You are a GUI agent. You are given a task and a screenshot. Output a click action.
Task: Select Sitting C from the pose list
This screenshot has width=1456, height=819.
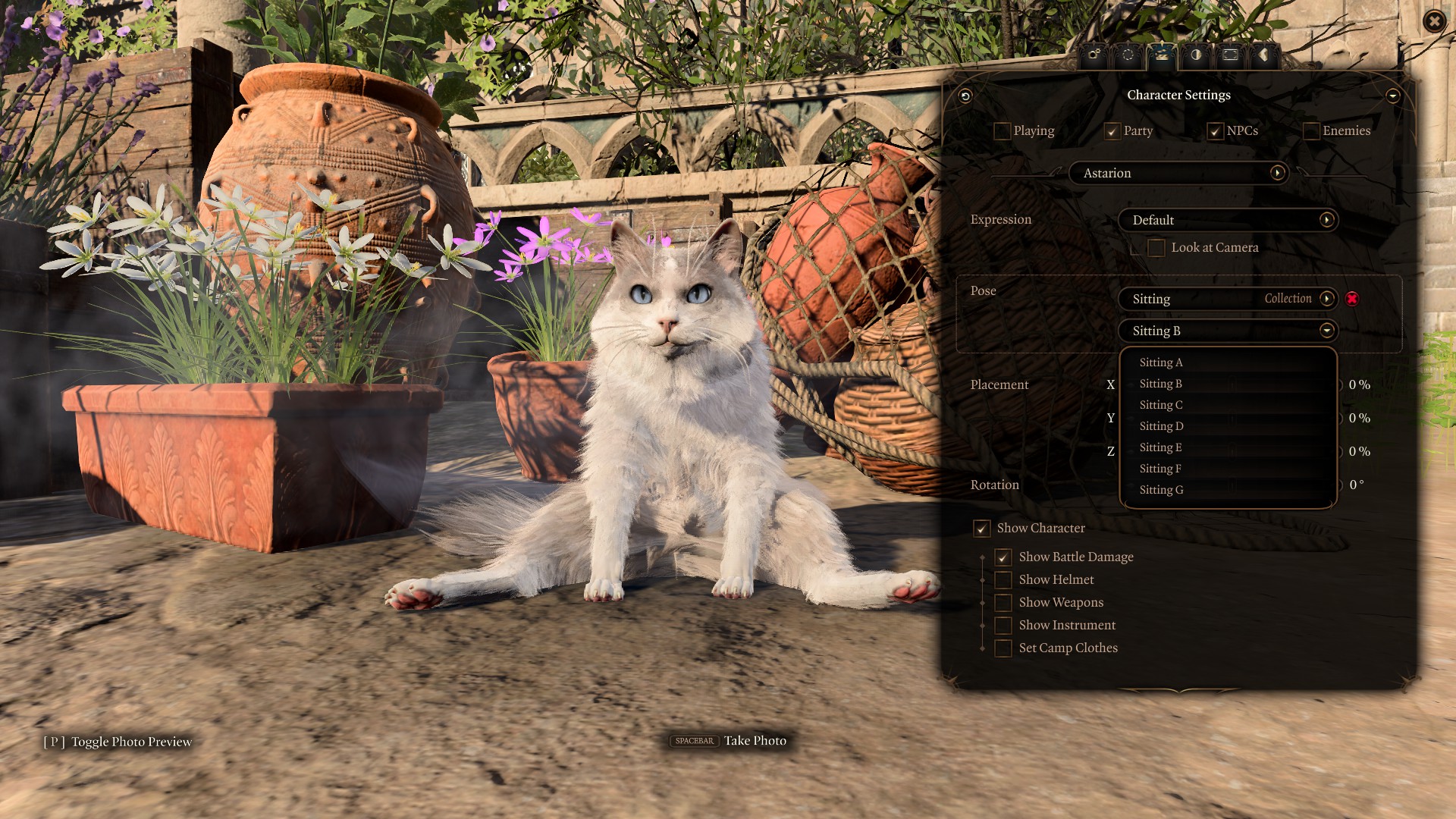(1161, 405)
